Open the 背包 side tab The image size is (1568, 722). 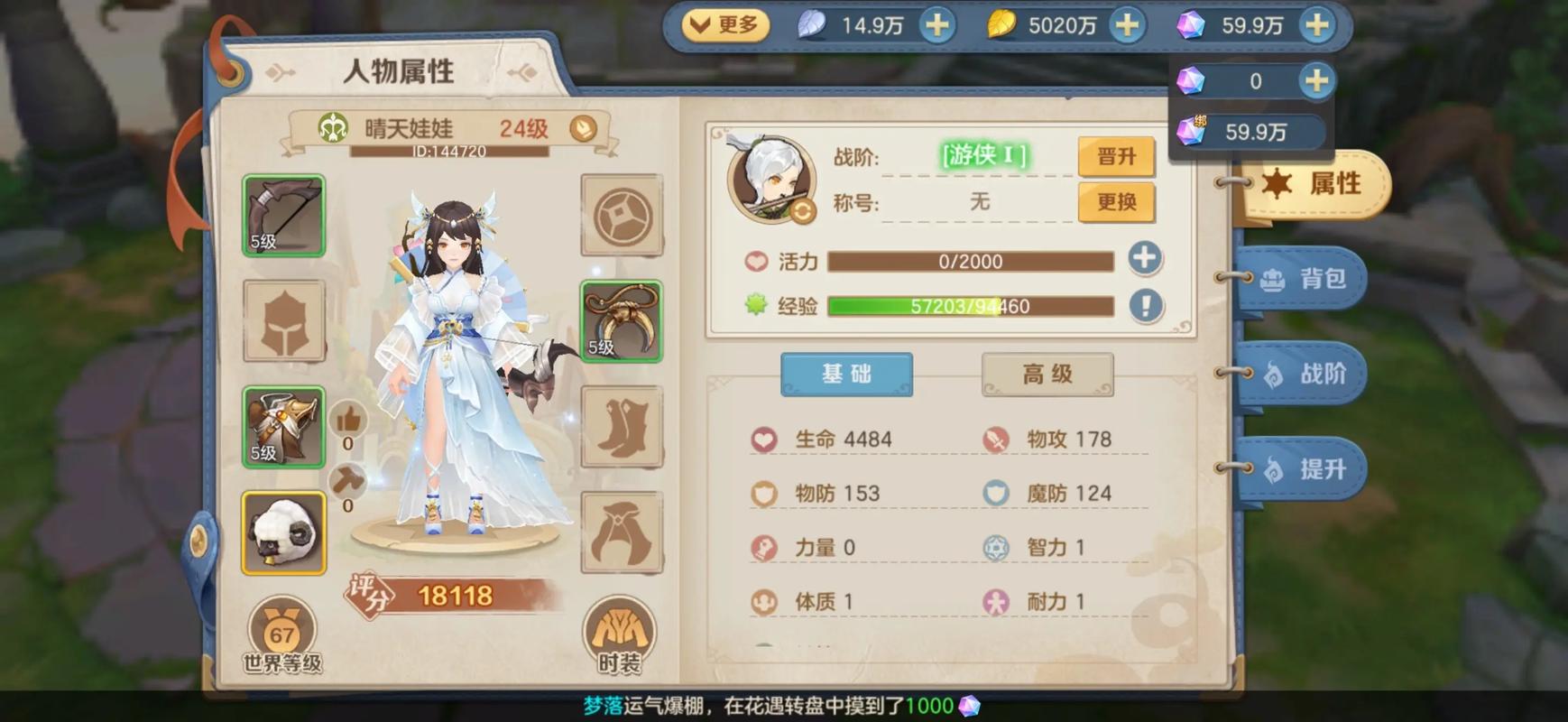click(x=1306, y=279)
